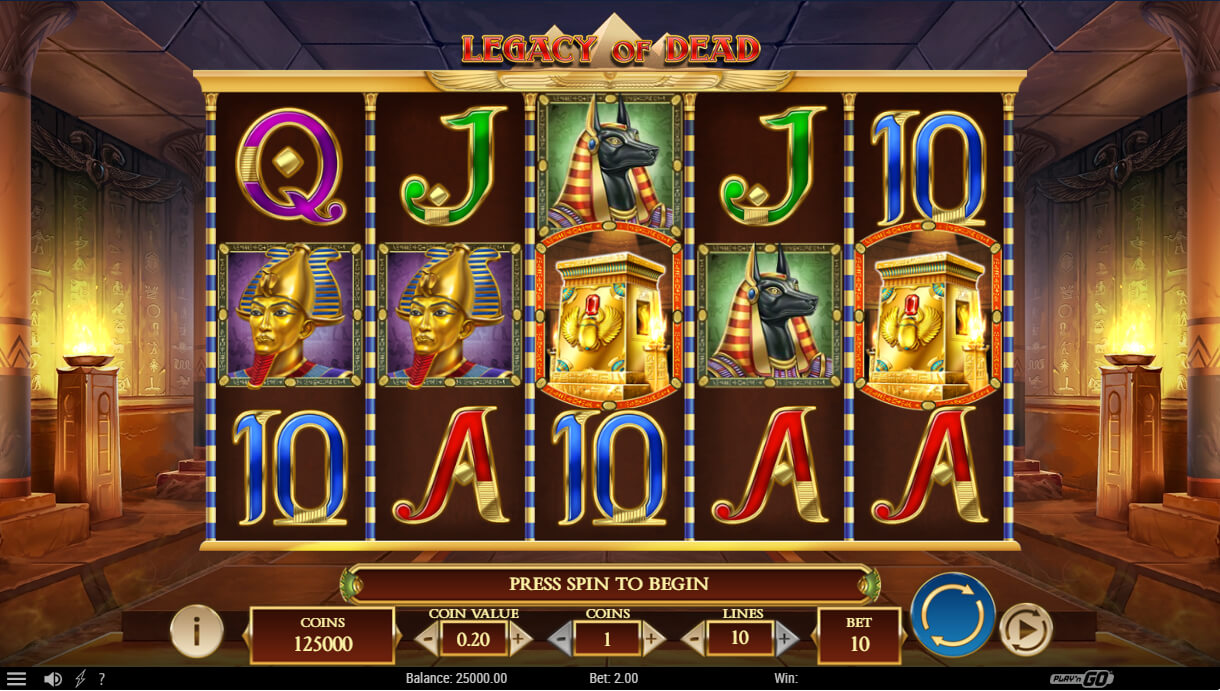Screen dimensions: 1220x691
Task: Raise the number of coins
Action: coord(652,637)
